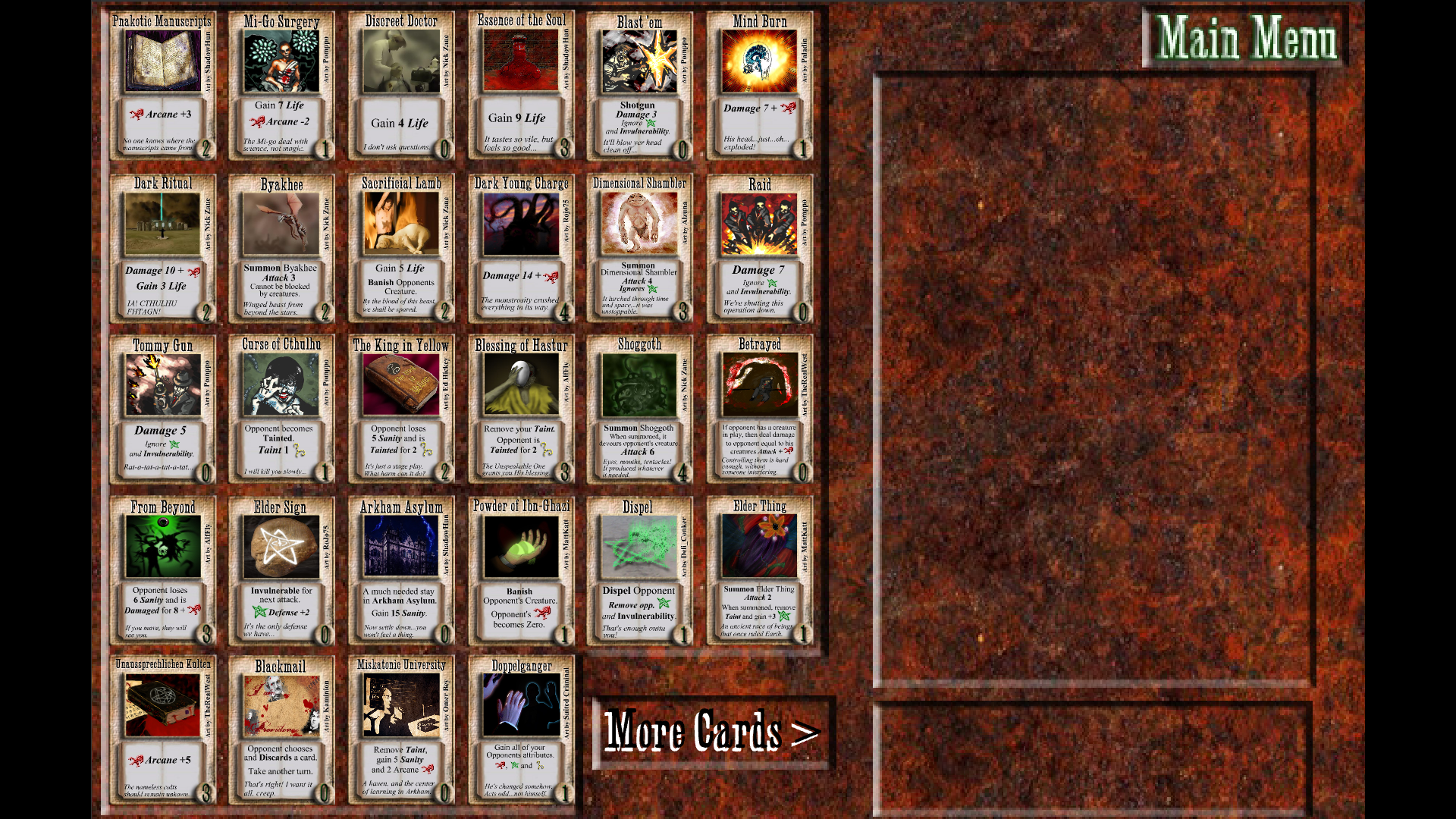Viewport: 1456px width, 819px height.
Task: Choose the Blackmail card
Action: [282, 730]
